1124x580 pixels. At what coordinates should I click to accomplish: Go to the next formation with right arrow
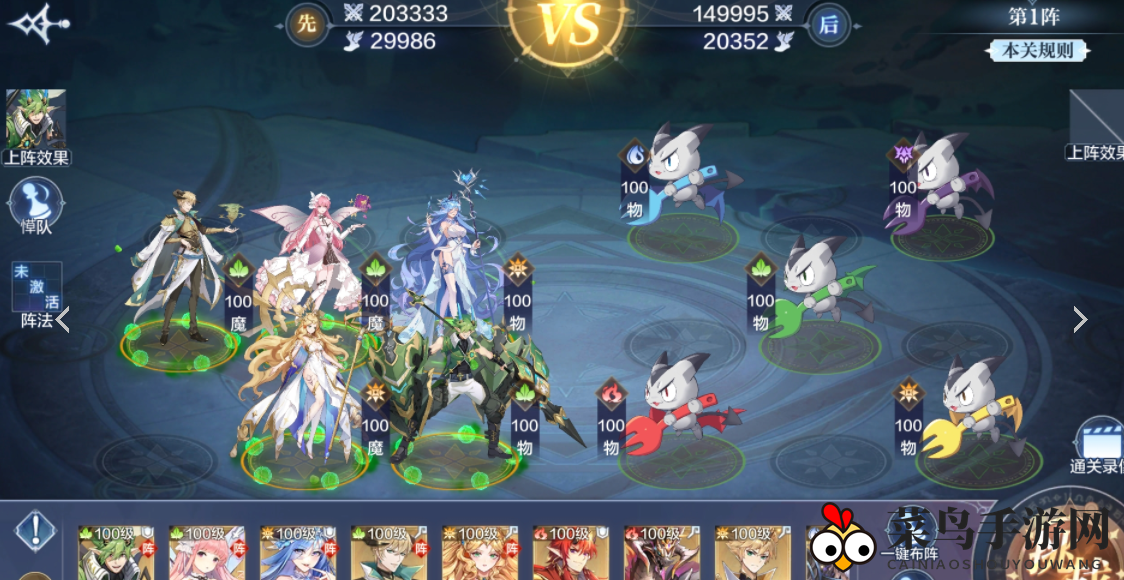click(x=1080, y=319)
